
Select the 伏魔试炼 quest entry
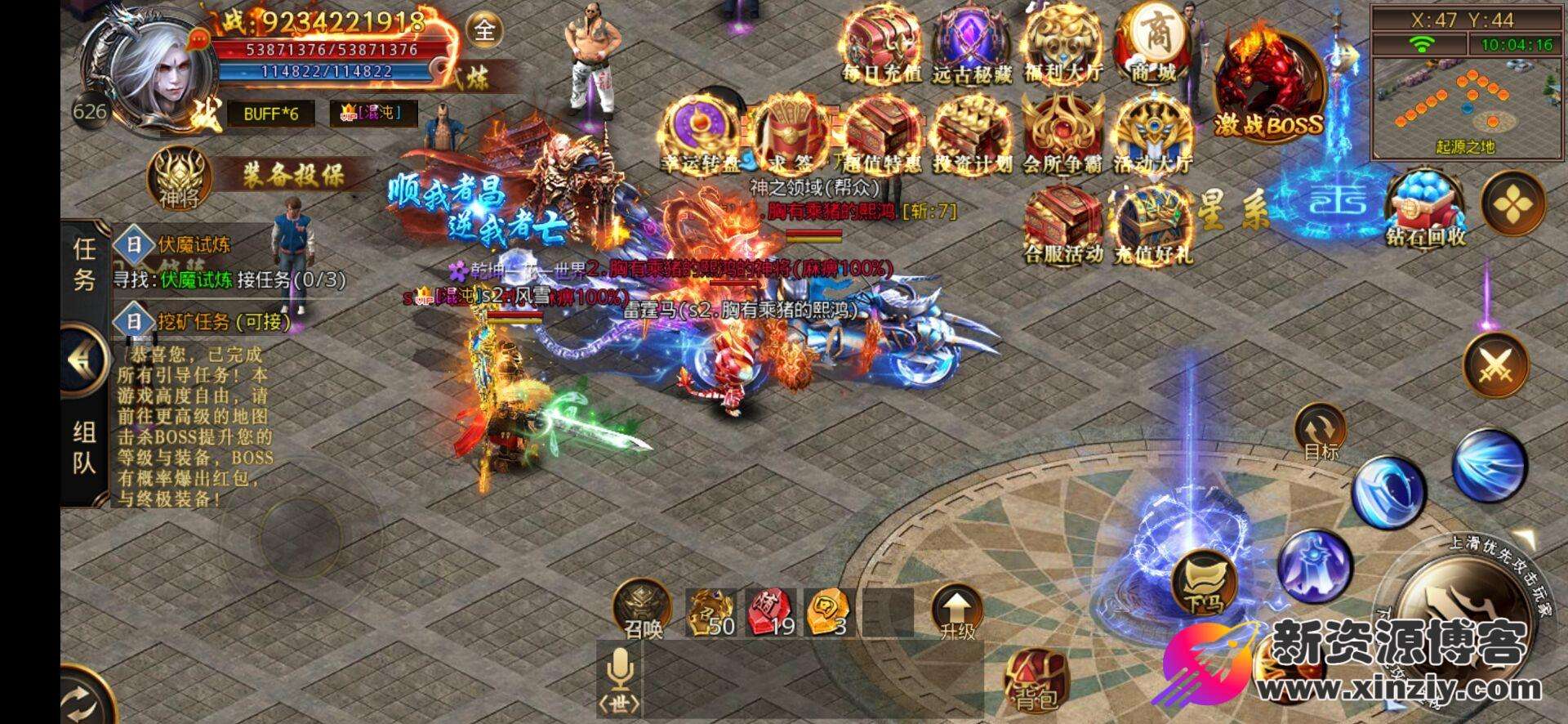tap(196, 244)
